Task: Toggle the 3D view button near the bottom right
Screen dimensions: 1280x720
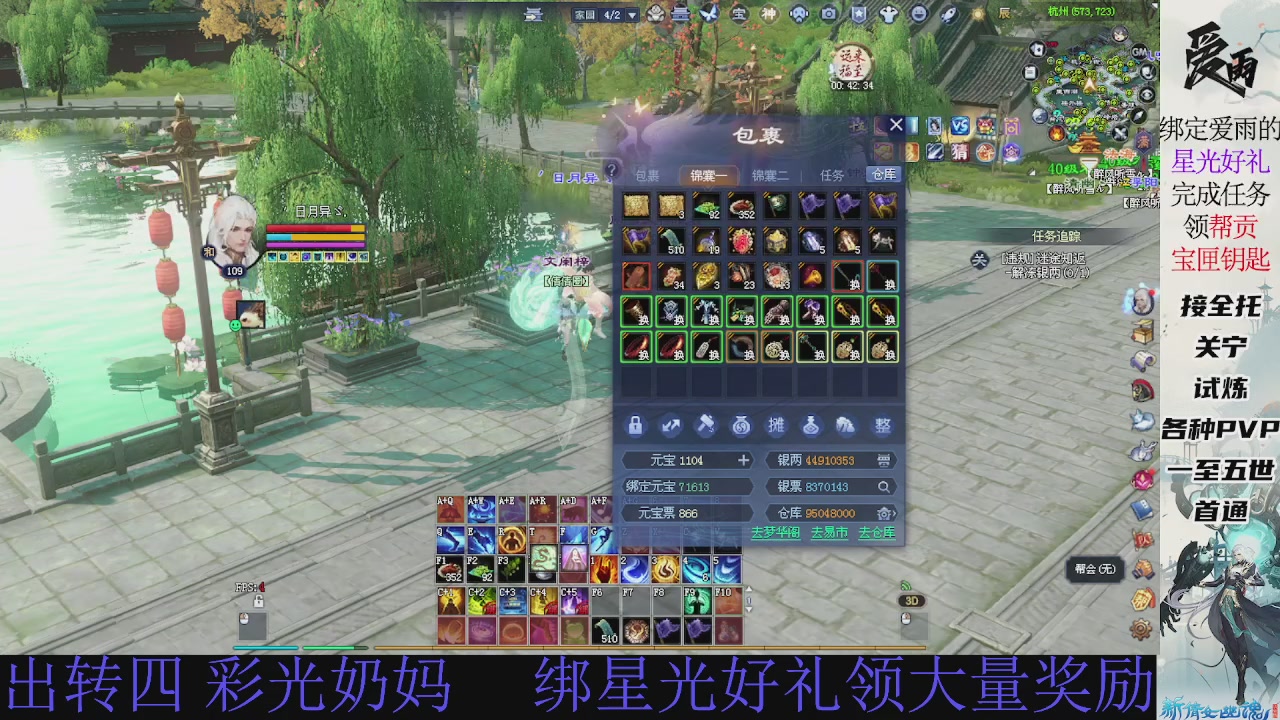Action: coord(910,600)
